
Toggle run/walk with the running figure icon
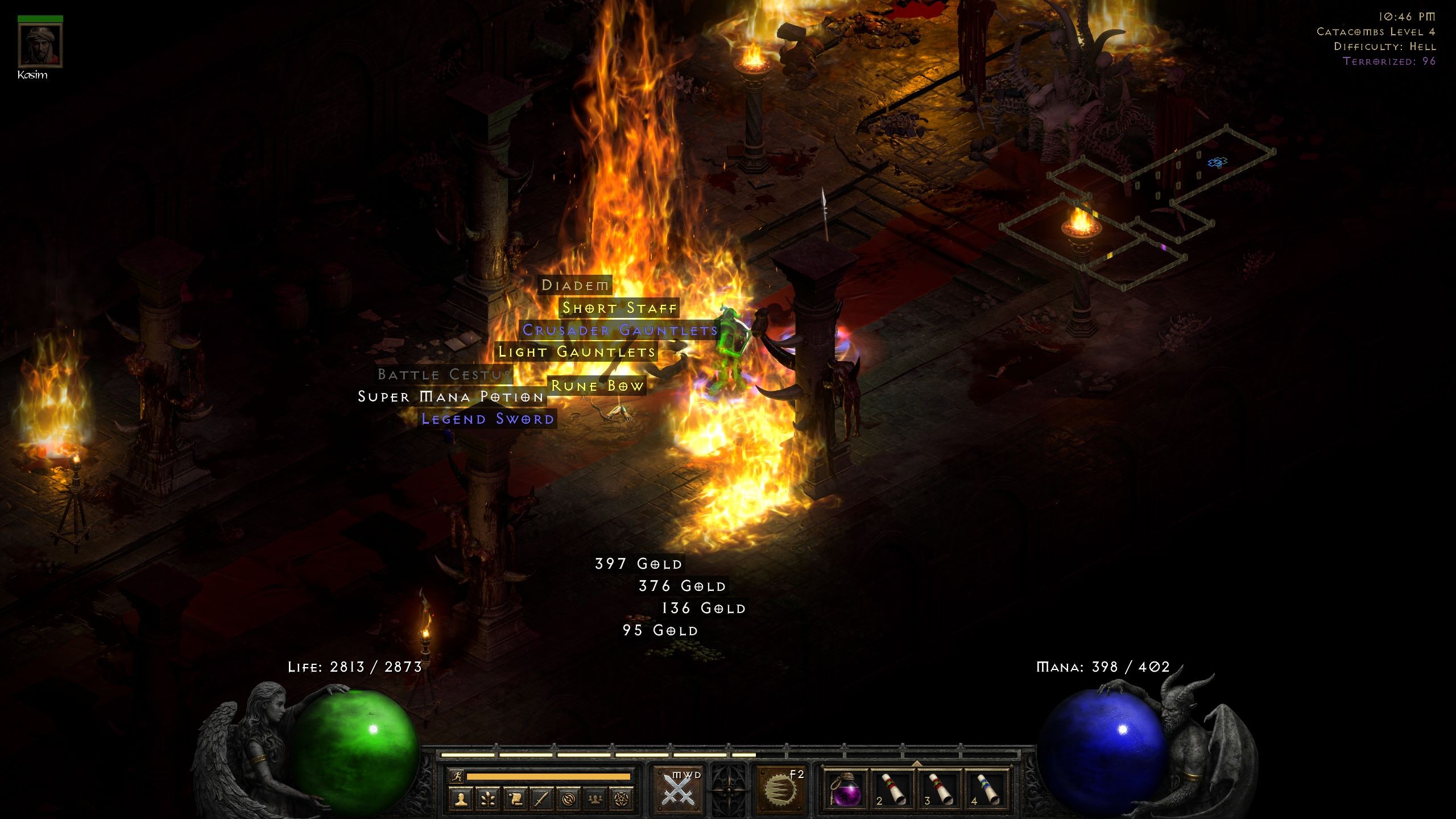[x=458, y=776]
